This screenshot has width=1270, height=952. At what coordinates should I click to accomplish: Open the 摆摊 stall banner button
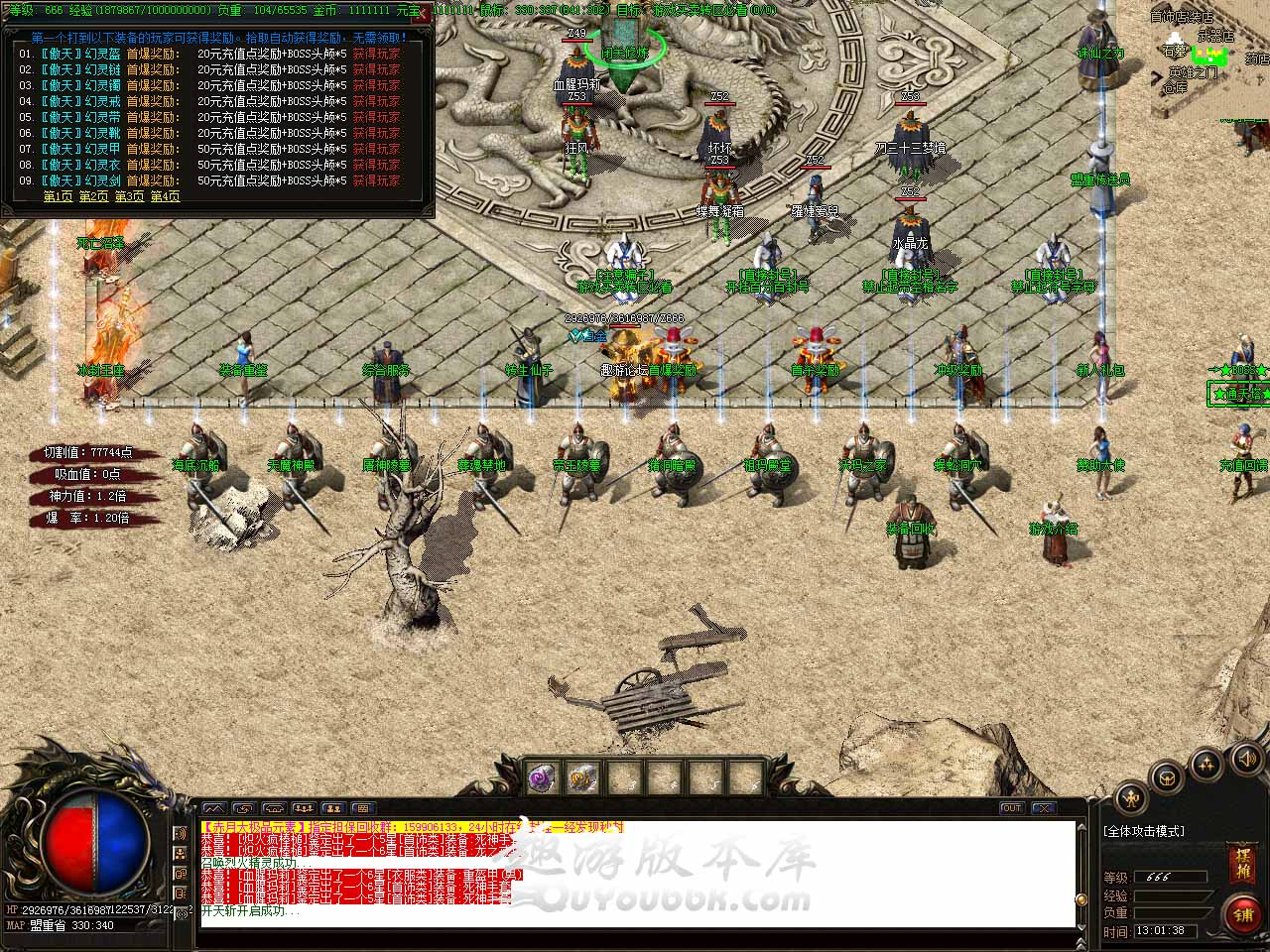point(1243,861)
